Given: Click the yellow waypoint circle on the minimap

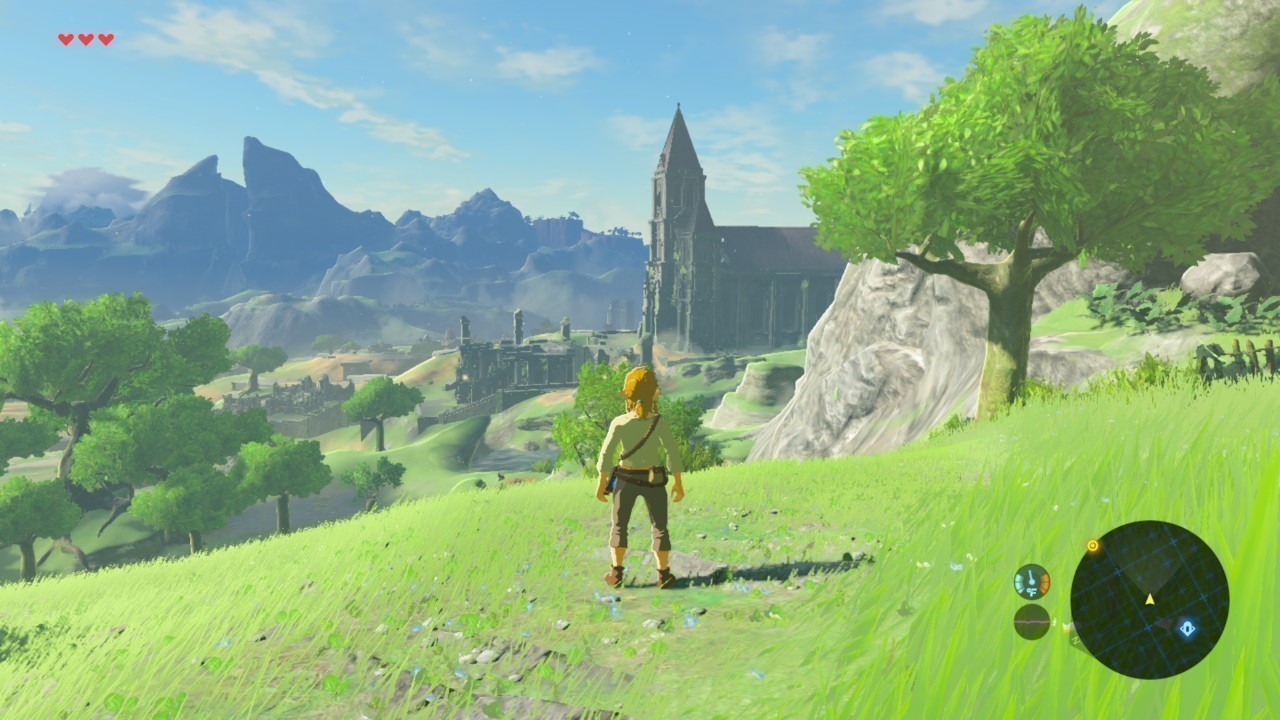Looking at the screenshot, I should (x=1093, y=546).
